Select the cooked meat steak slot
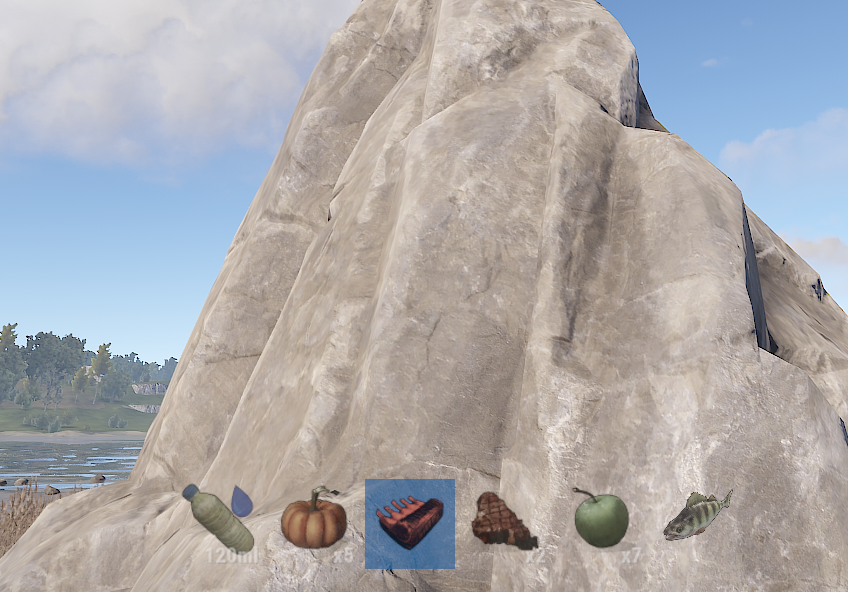Viewport: 848px width, 592px height. 503,521
